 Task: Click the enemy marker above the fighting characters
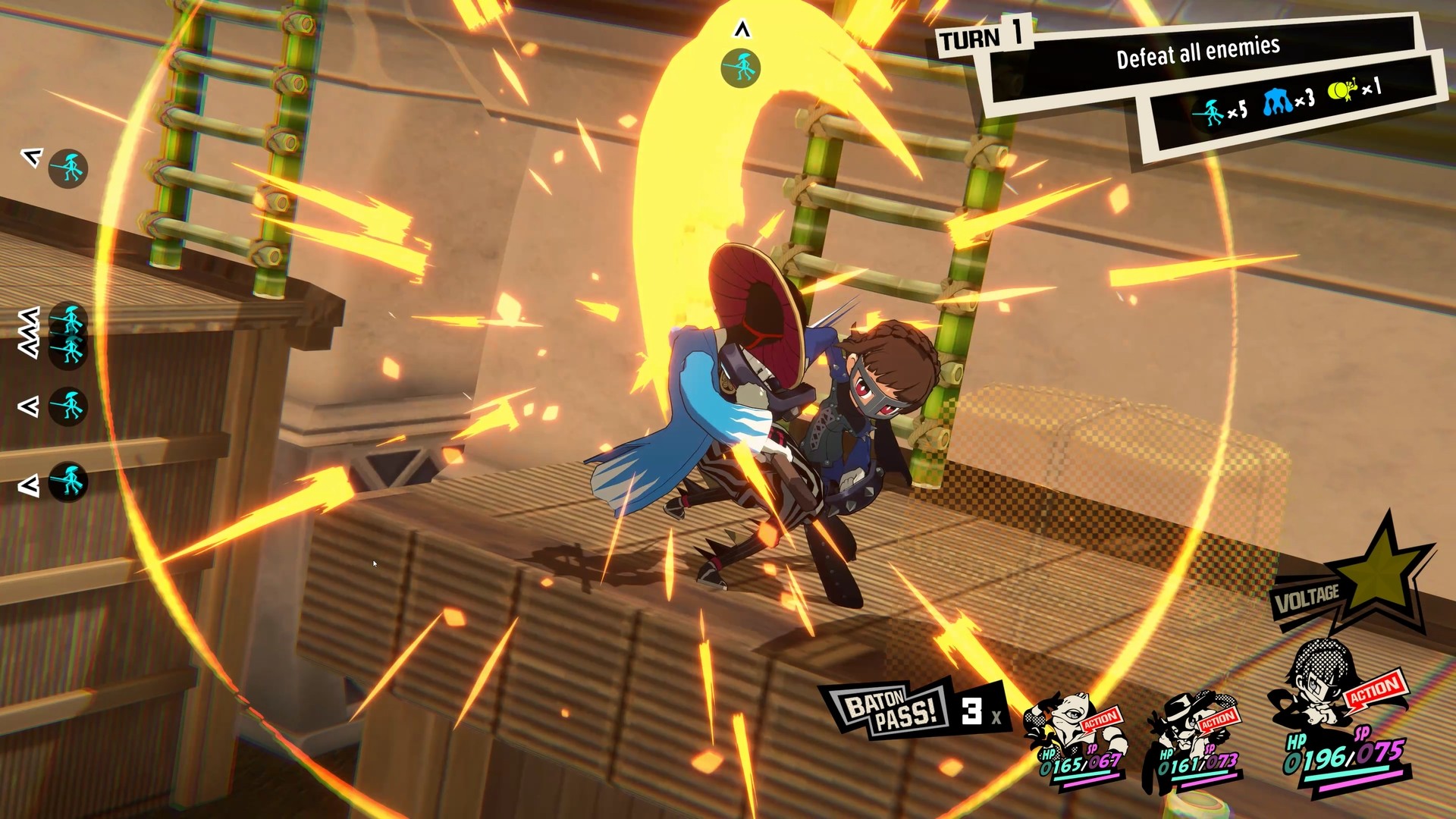[739, 66]
